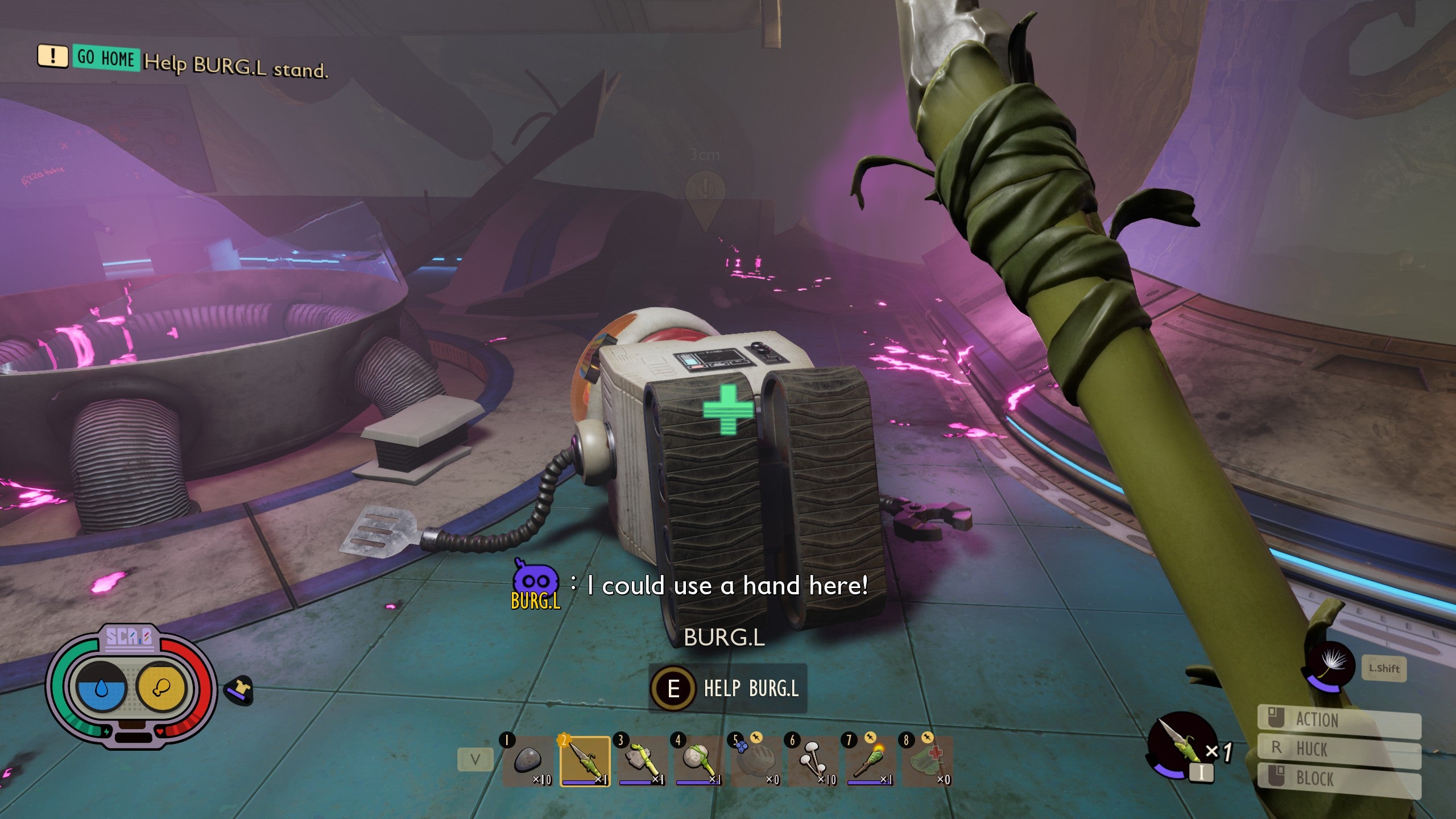Click the armor status icon beside SCA.B
Image resolution: width=1456 pixels, height=819 pixels.
click(x=239, y=690)
